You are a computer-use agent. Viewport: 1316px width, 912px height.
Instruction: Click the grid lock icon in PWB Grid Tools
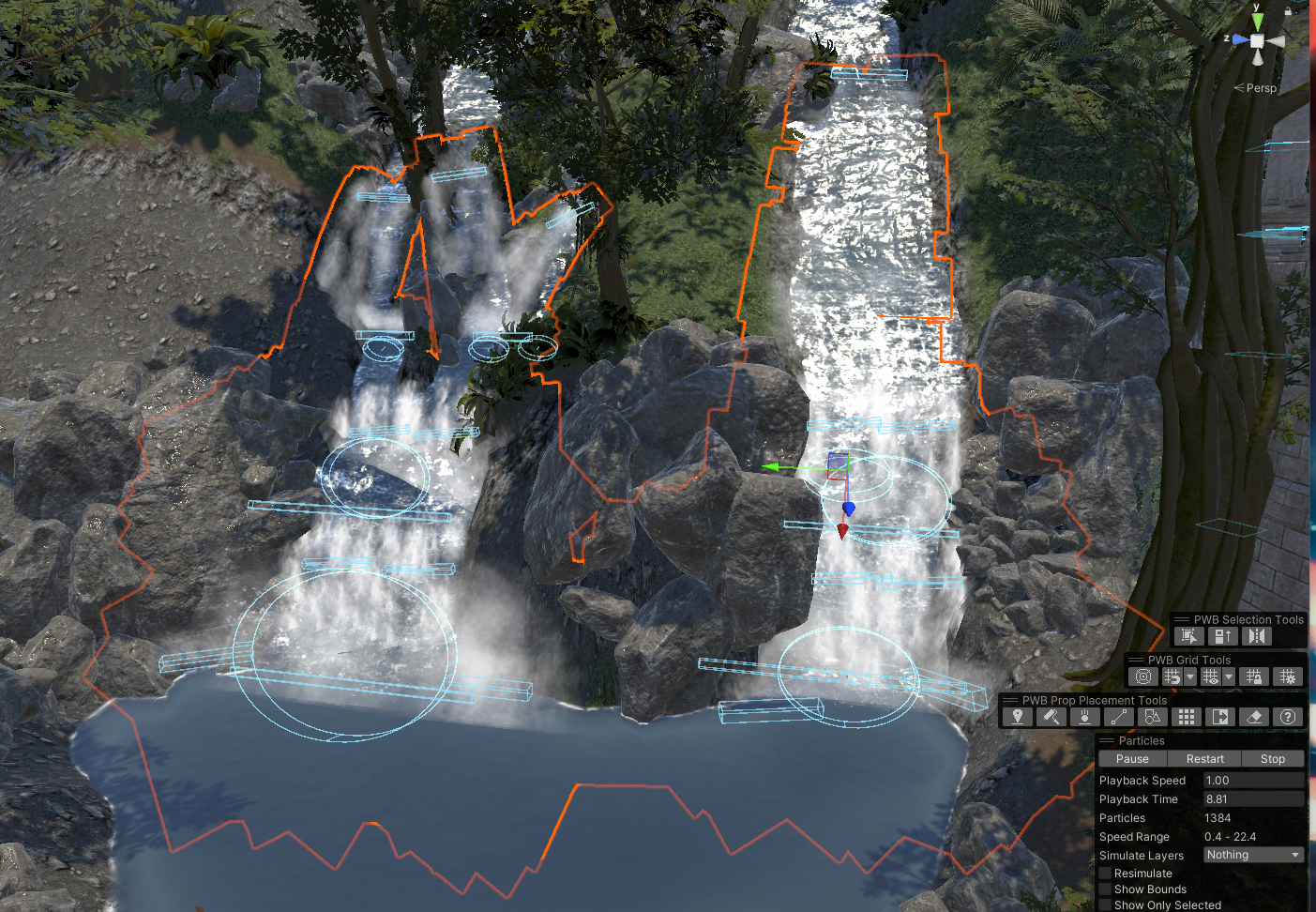click(1252, 676)
